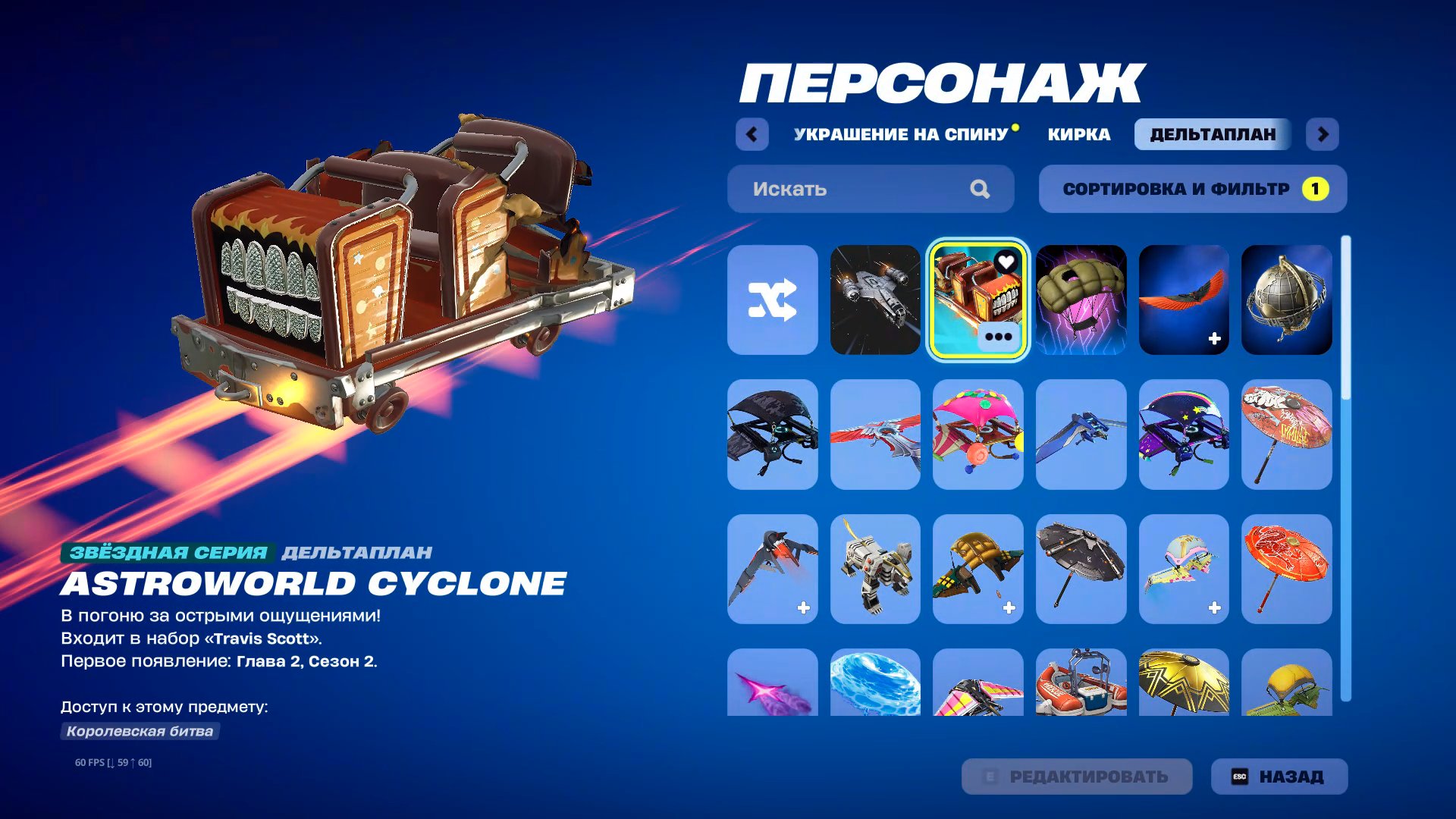
Task: Select the metal globe glider
Action: [1287, 298]
